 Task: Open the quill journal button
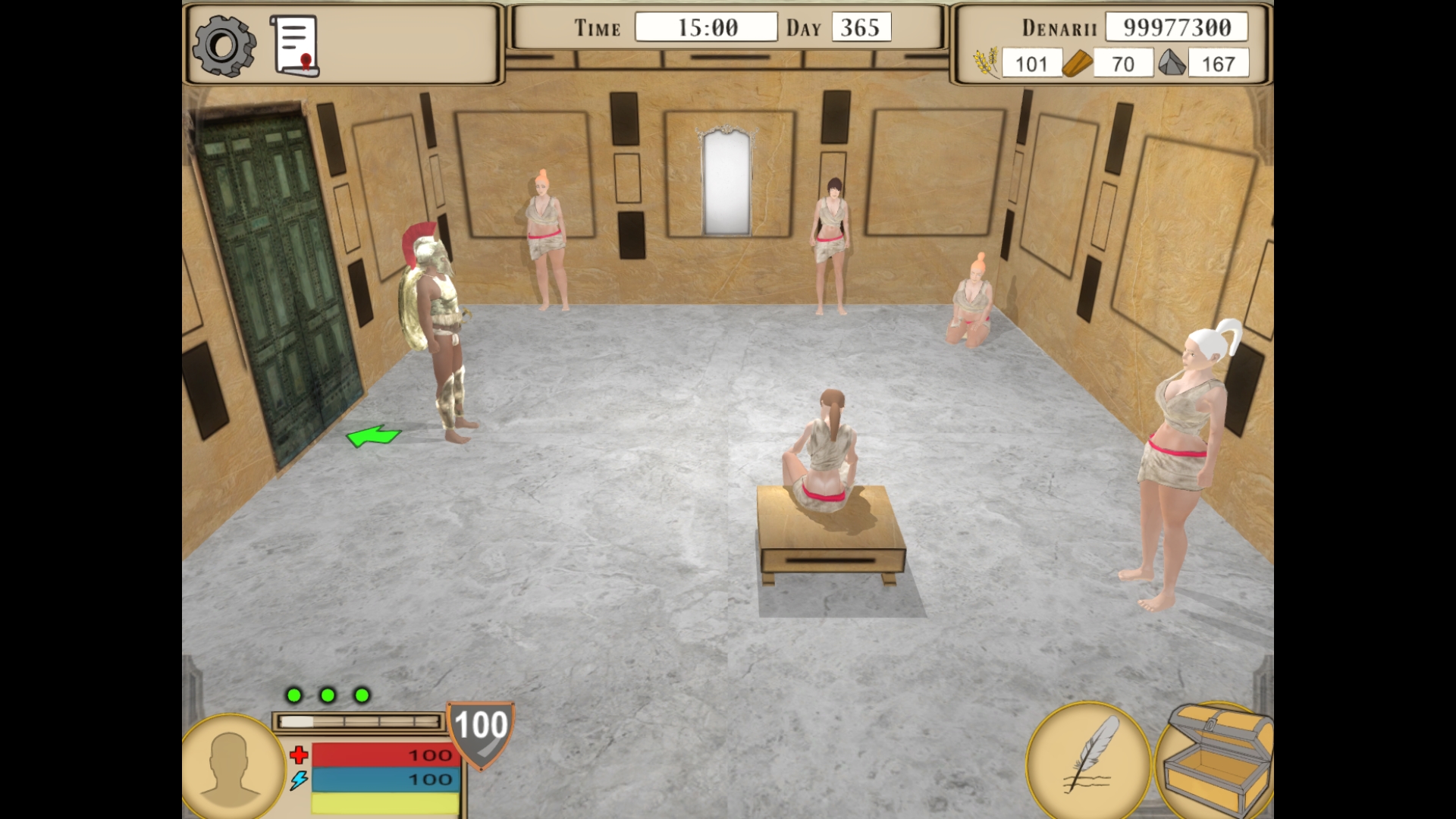pyautogui.click(x=1088, y=757)
